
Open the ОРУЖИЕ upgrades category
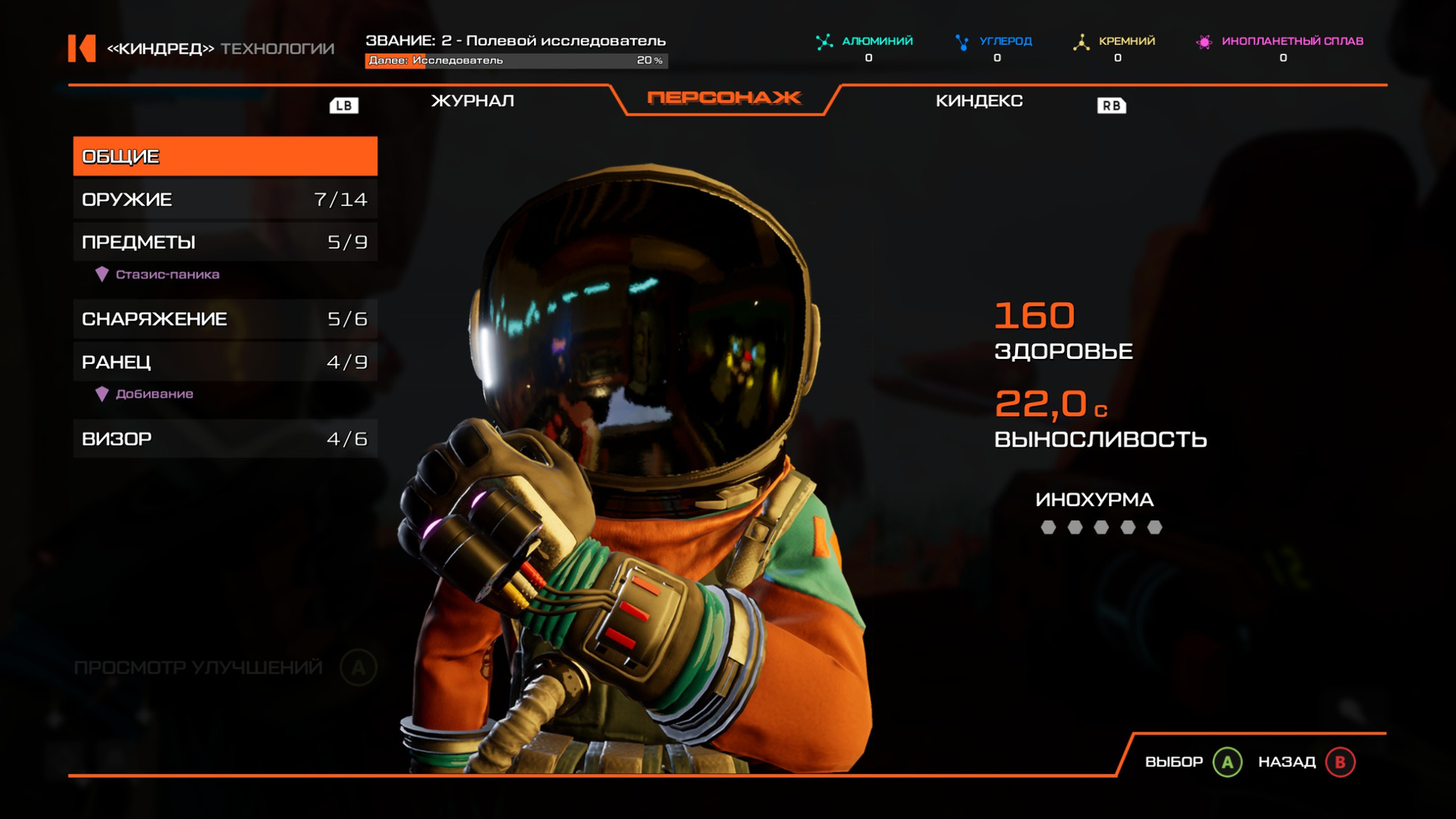pos(225,200)
